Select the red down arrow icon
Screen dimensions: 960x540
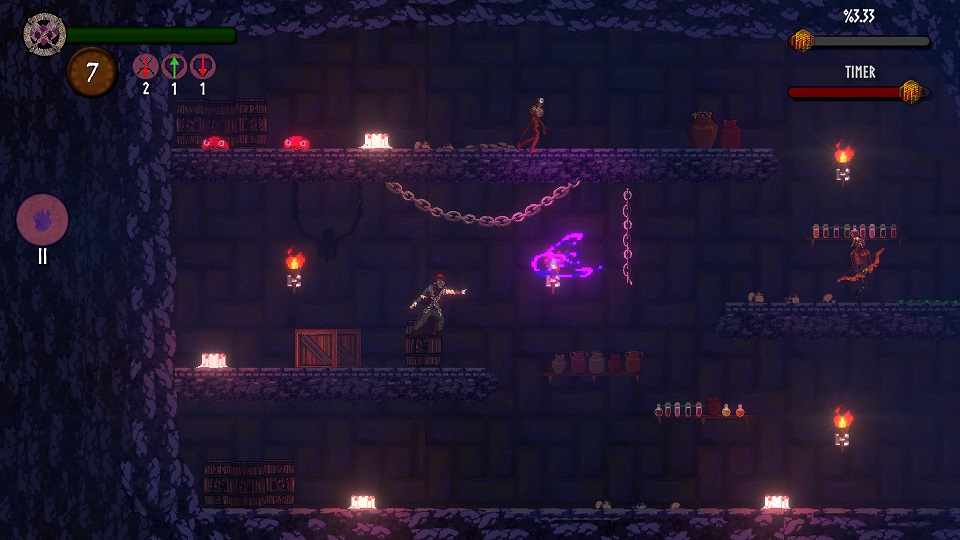[202, 67]
